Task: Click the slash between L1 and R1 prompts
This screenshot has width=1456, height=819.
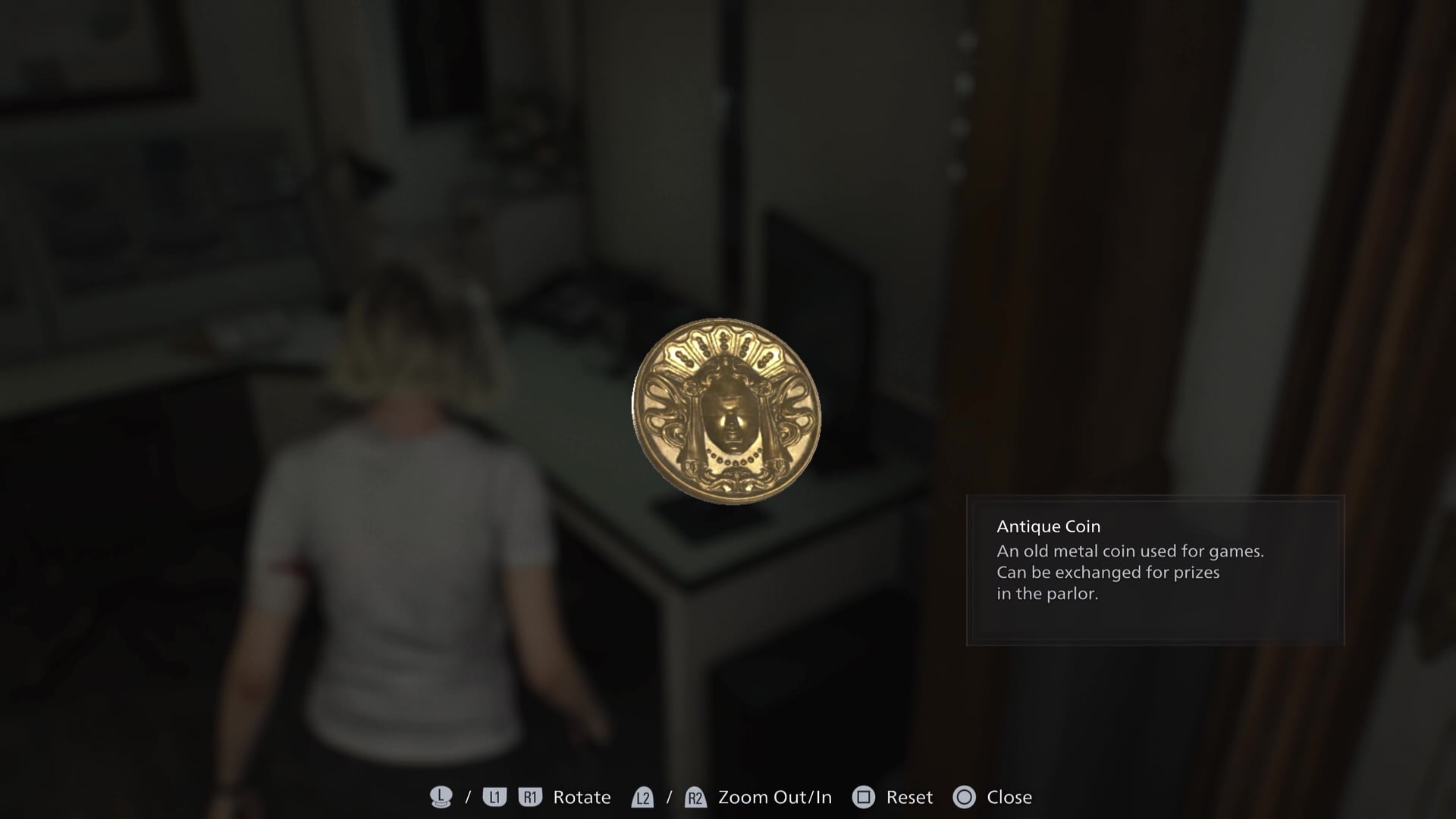Action: pos(467,797)
